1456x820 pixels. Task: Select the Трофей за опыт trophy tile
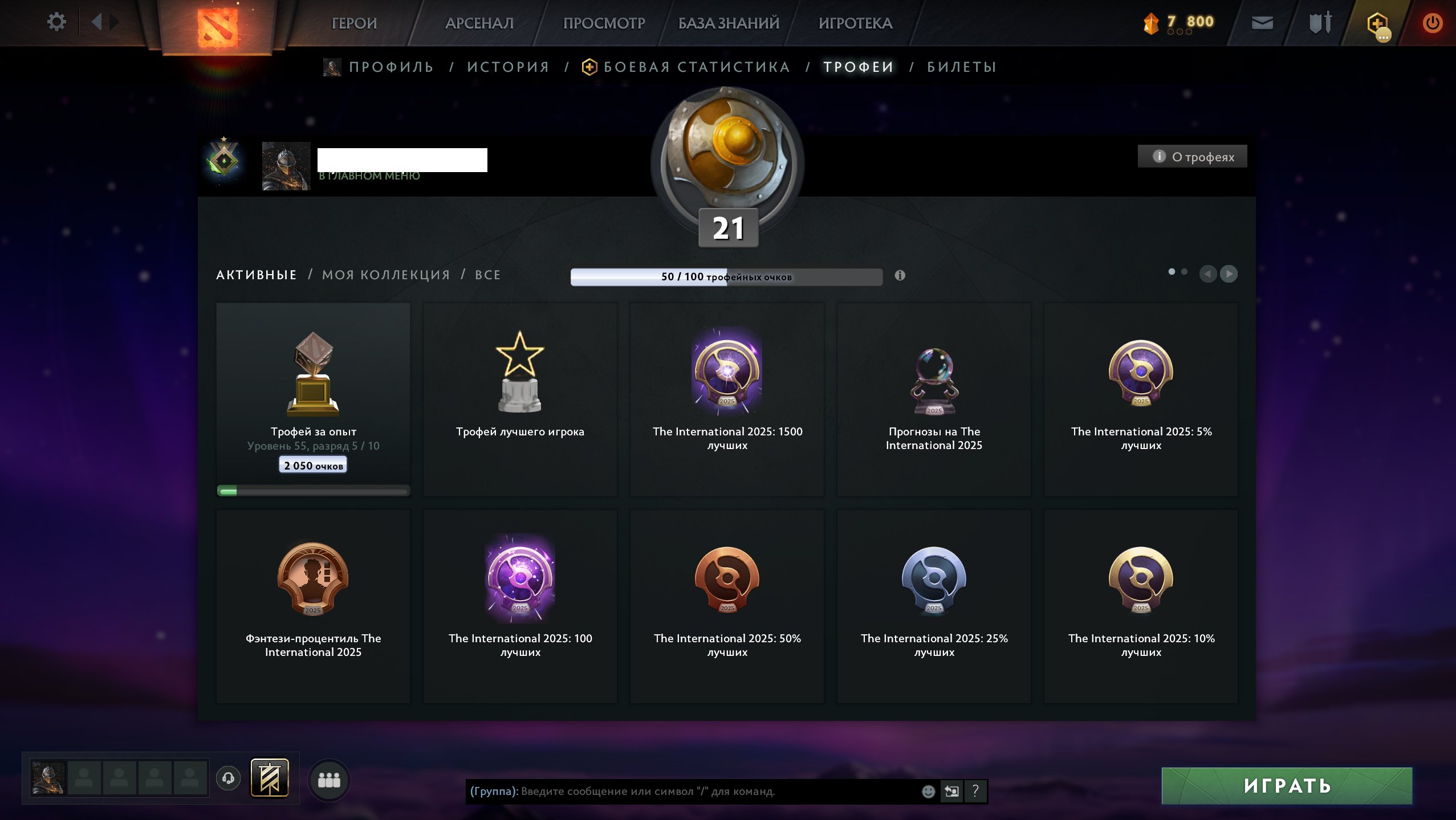point(313,399)
